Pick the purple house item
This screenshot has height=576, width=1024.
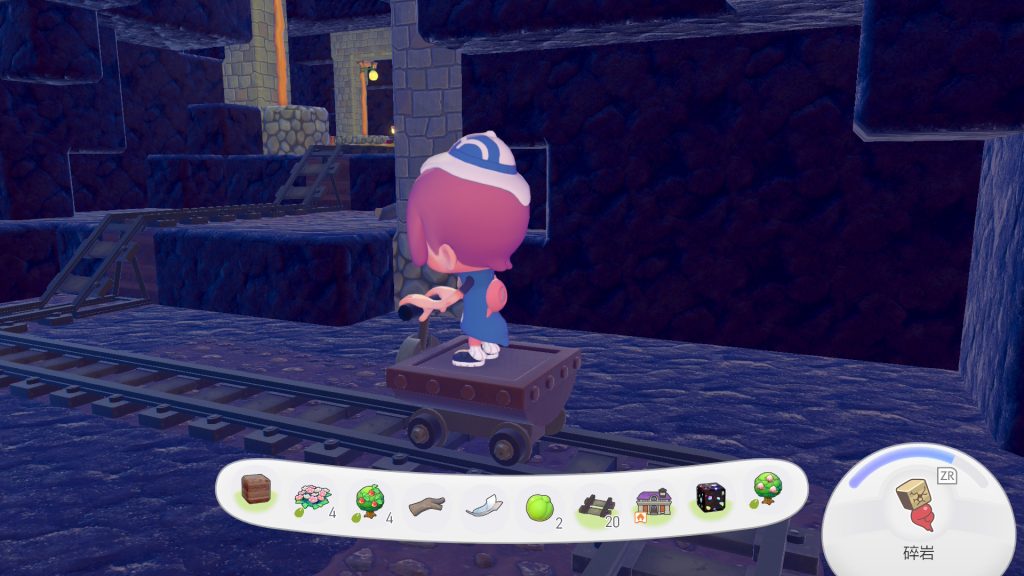tap(652, 503)
